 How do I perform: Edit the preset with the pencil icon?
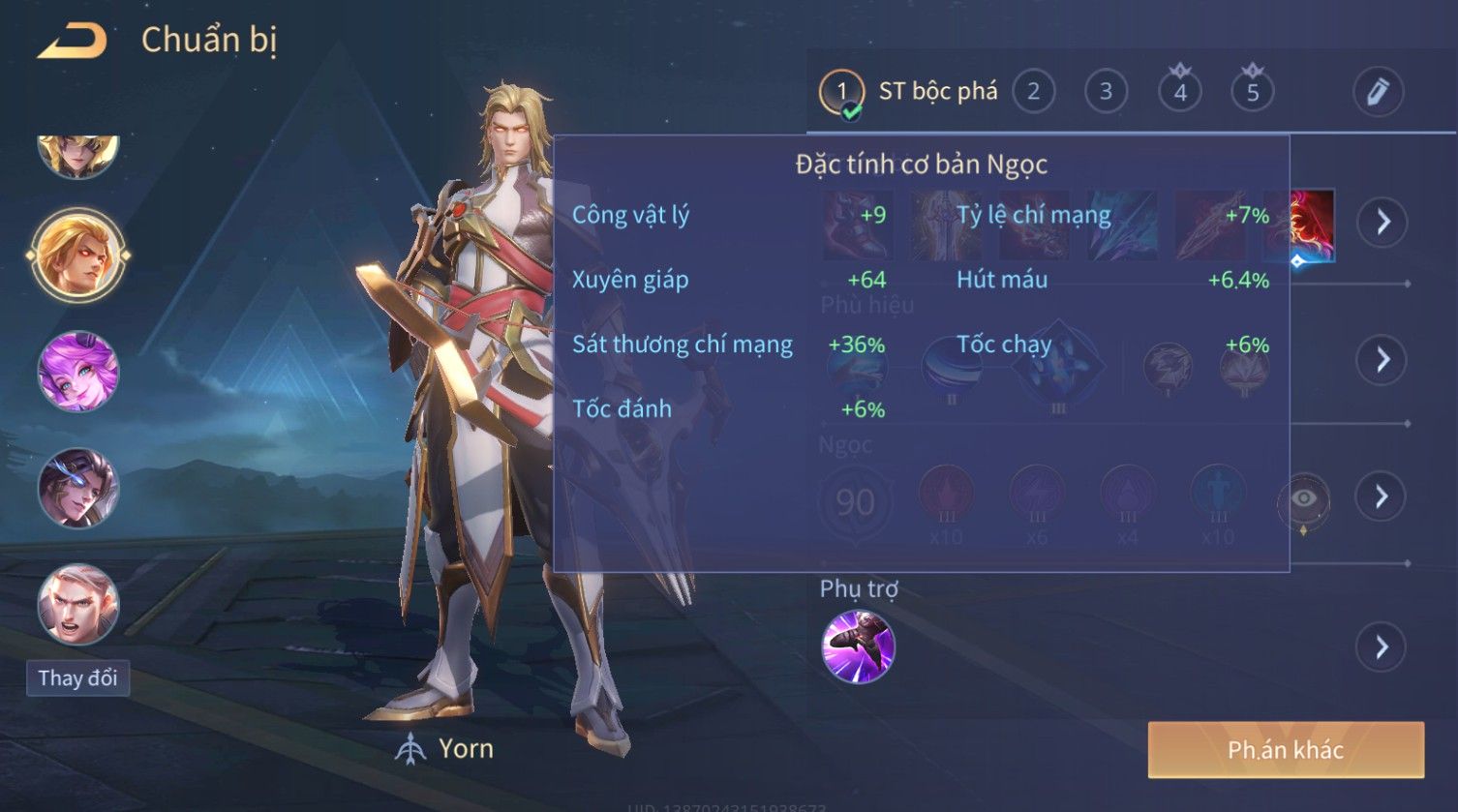pyautogui.click(x=1378, y=92)
